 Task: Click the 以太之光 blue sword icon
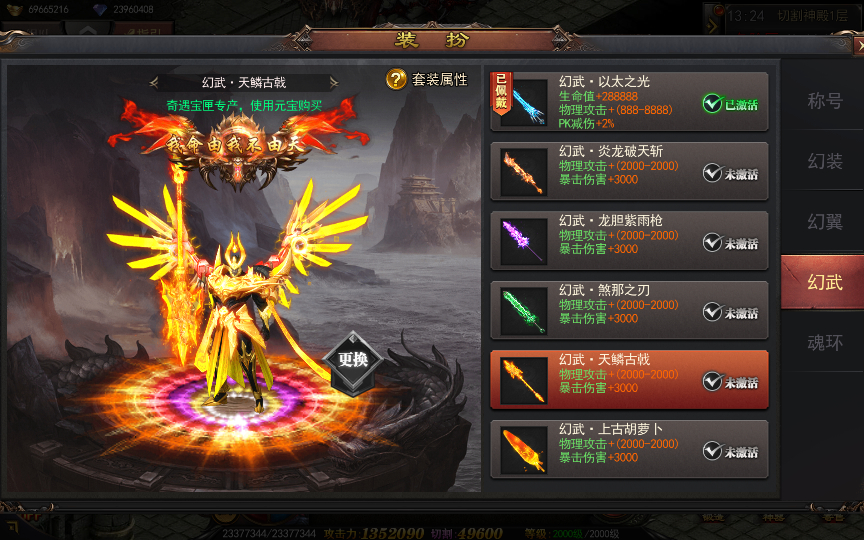(523, 103)
